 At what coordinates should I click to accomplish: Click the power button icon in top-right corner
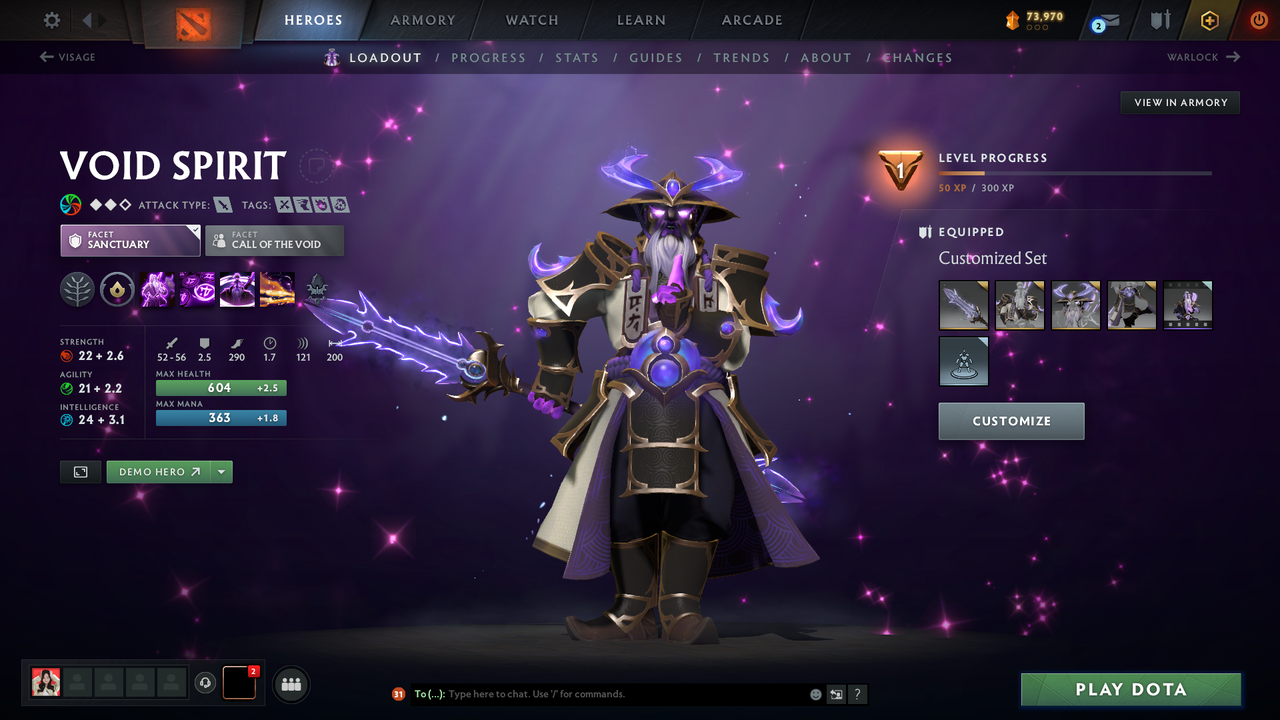coord(1258,18)
